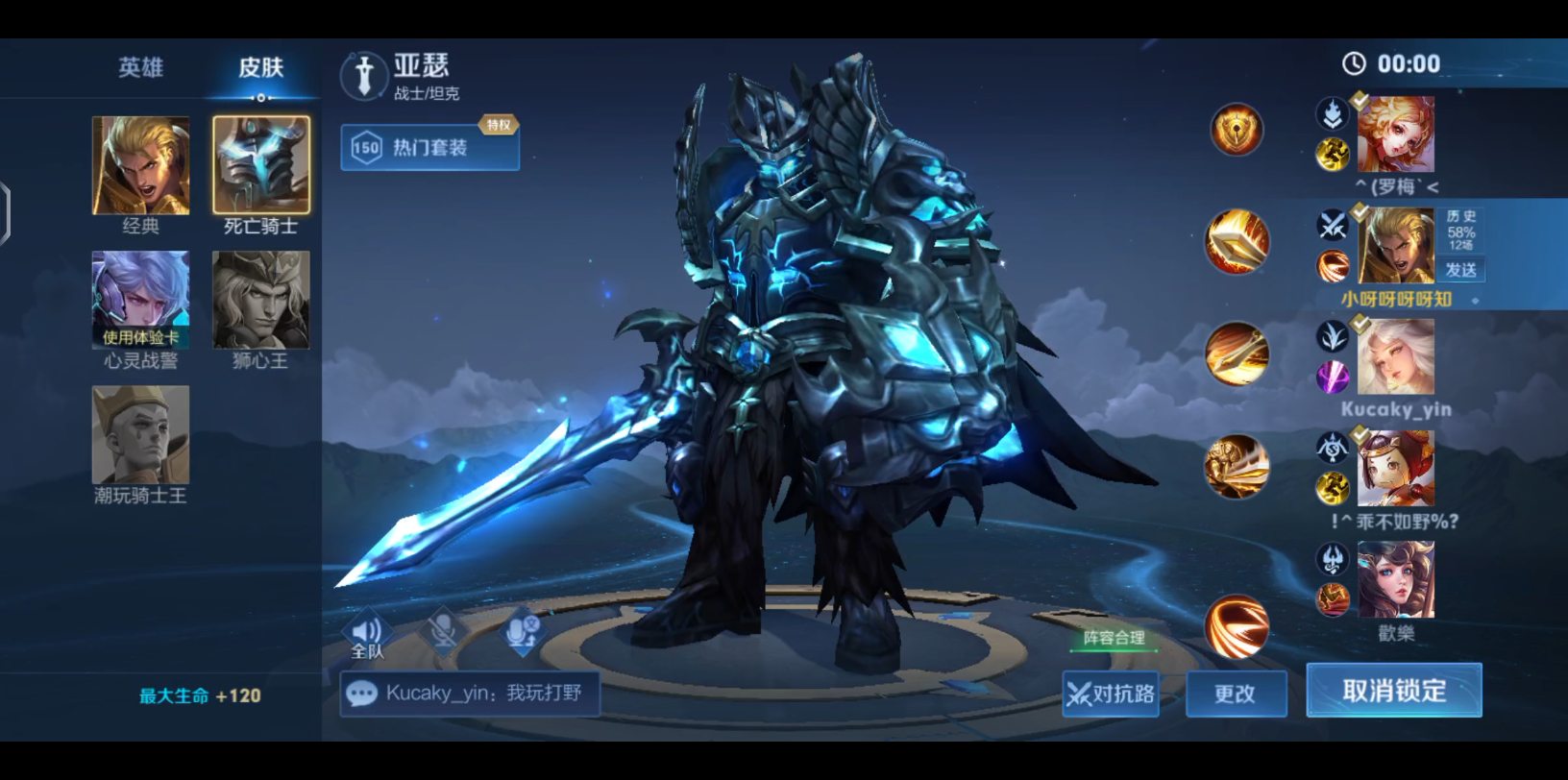Select teammate Kucaky_yin's portrait
The width and height of the screenshot is (1568, 780).
click(1395, 357)
